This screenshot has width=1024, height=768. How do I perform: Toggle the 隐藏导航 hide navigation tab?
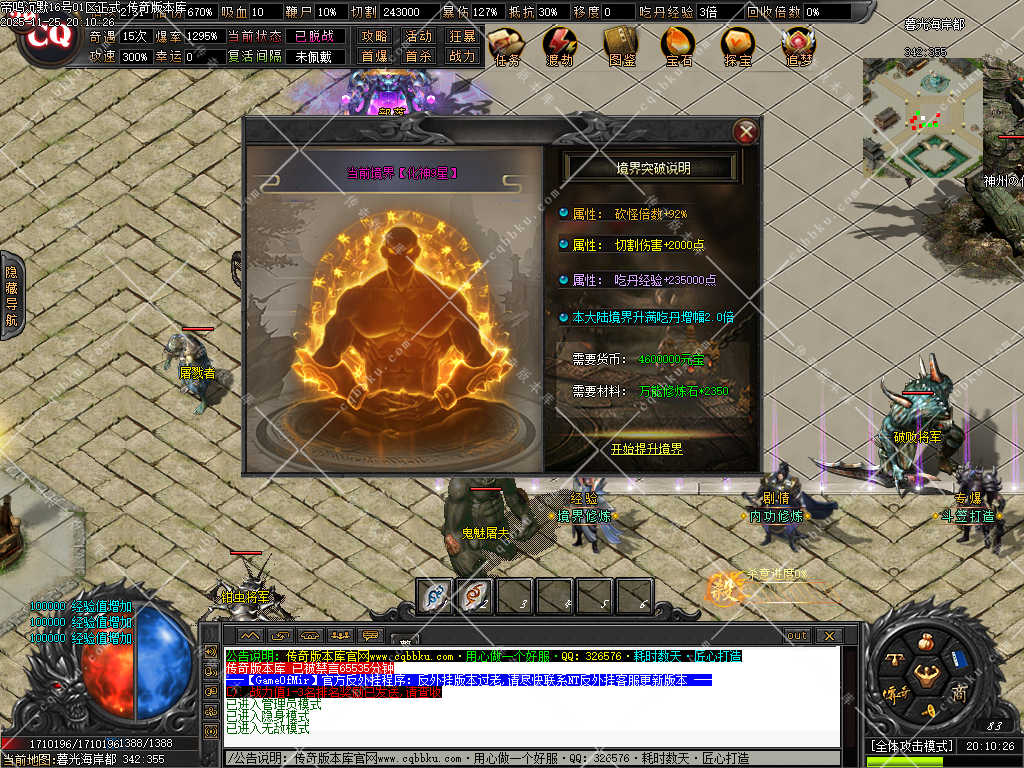point(12,296)
